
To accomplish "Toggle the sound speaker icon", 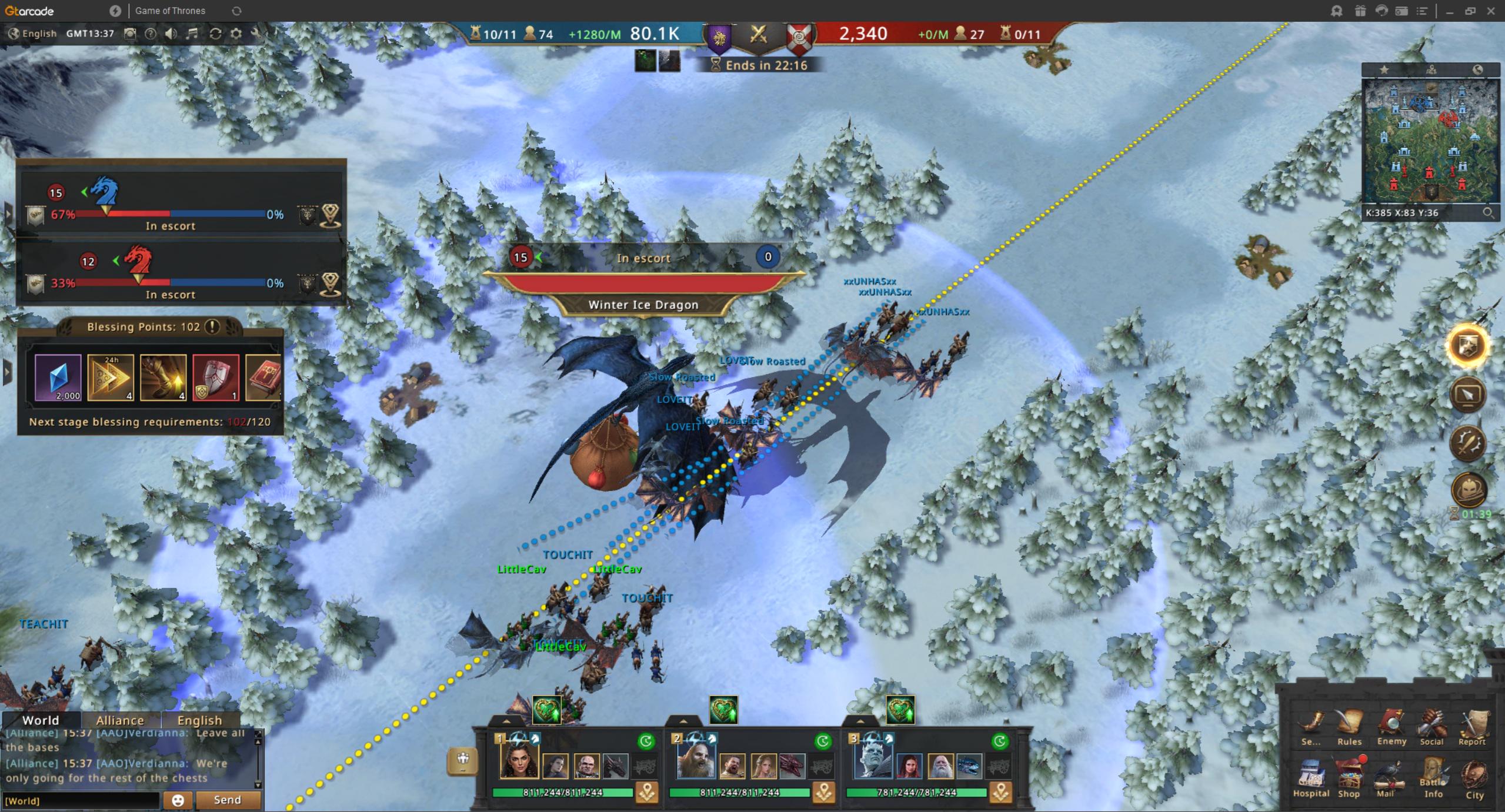I will [171, 34].
